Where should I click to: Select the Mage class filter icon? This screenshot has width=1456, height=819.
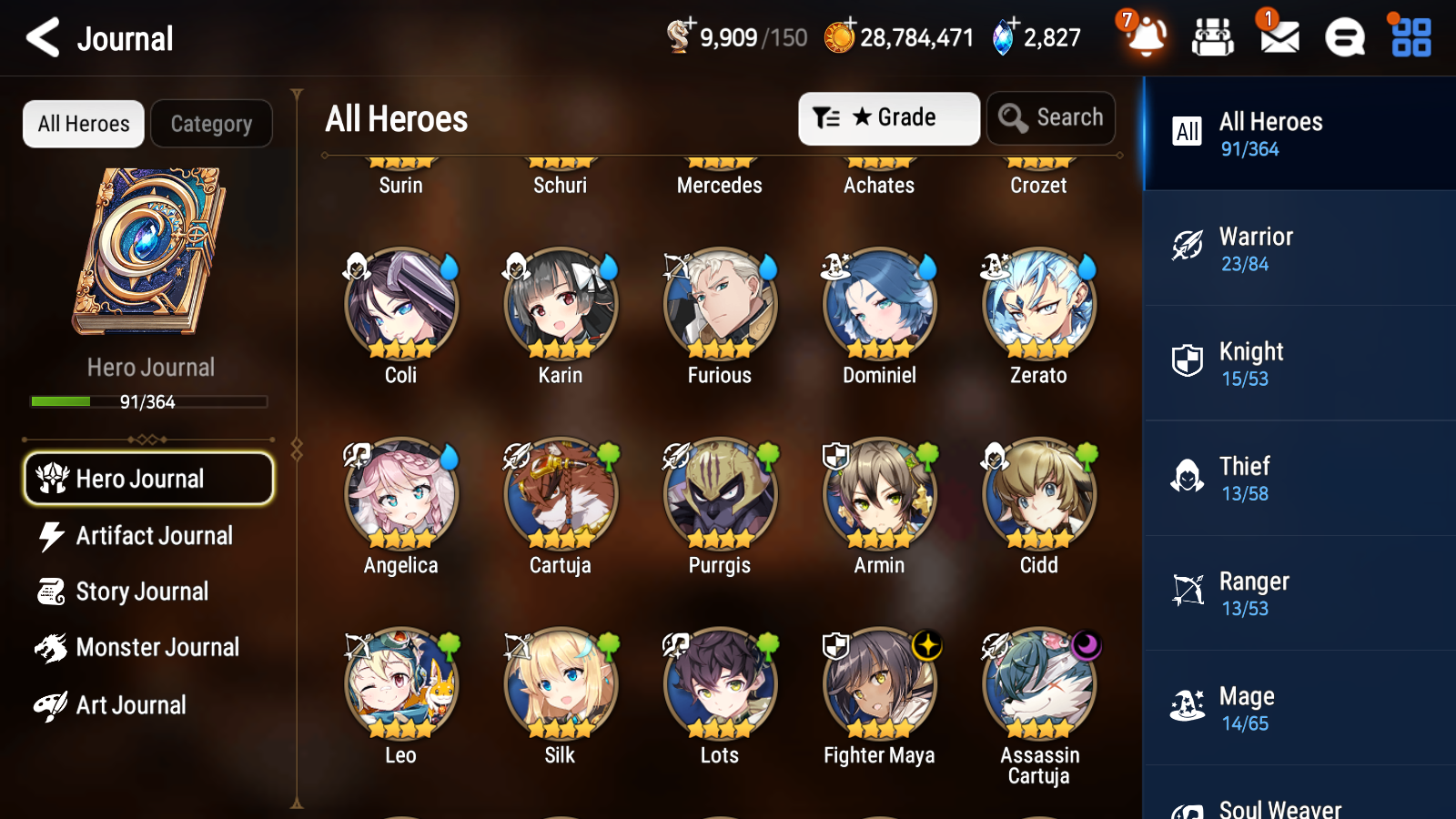point(1188,705)
